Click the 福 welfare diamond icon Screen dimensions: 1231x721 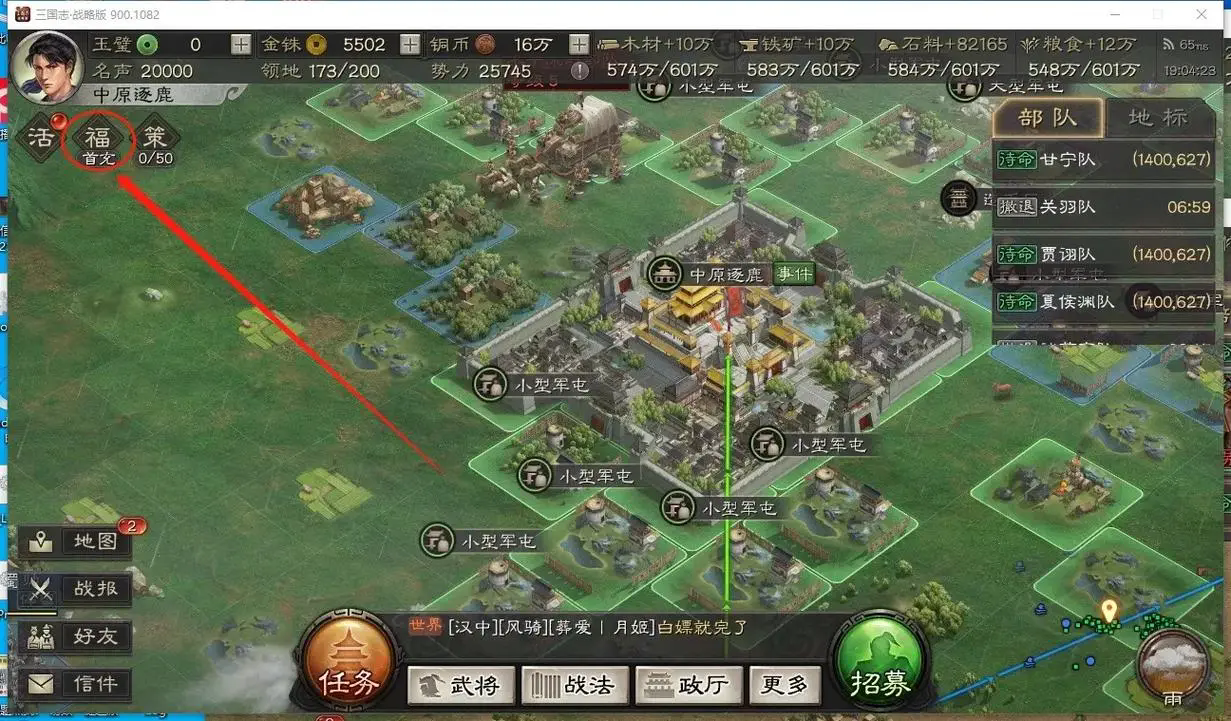tap(98, 138)
